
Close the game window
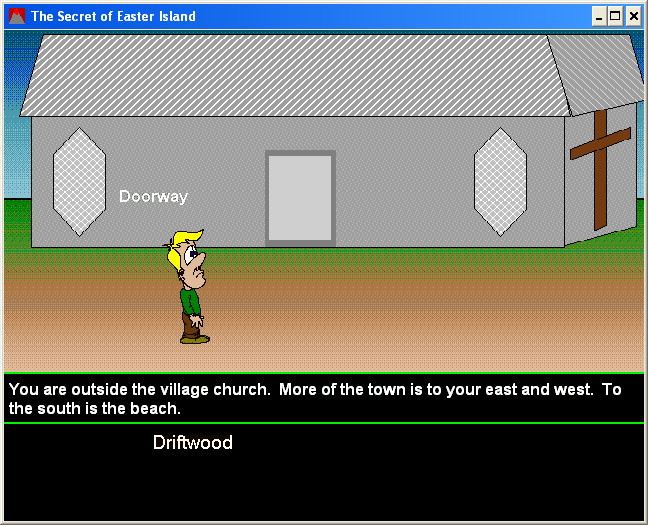tap(633, 16)
